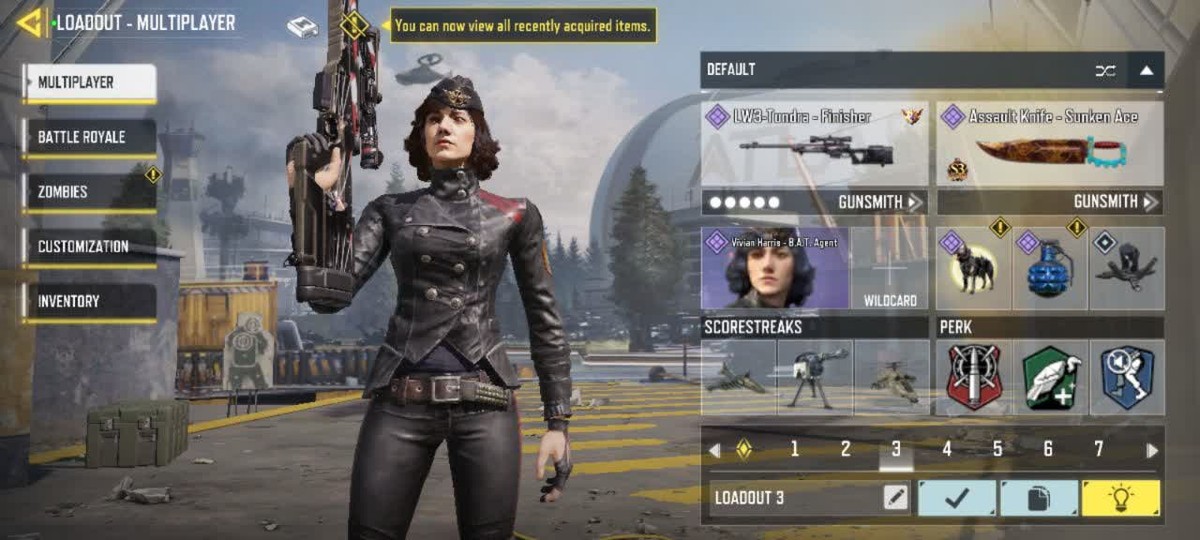The image size is (1200, 540).
Task: Switch to loadout number 5
Action: tap(997, 449)
